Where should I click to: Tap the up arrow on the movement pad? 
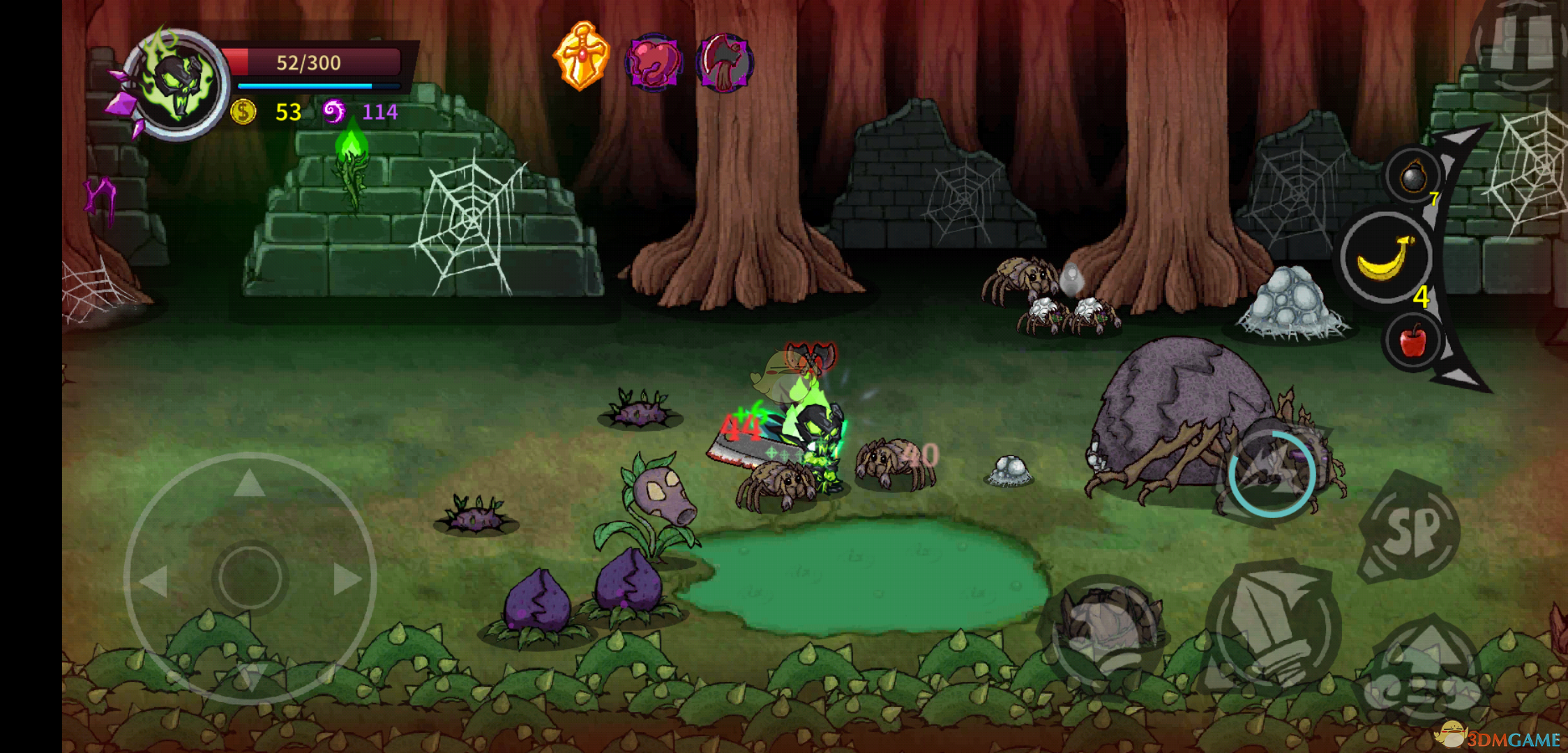249,483
